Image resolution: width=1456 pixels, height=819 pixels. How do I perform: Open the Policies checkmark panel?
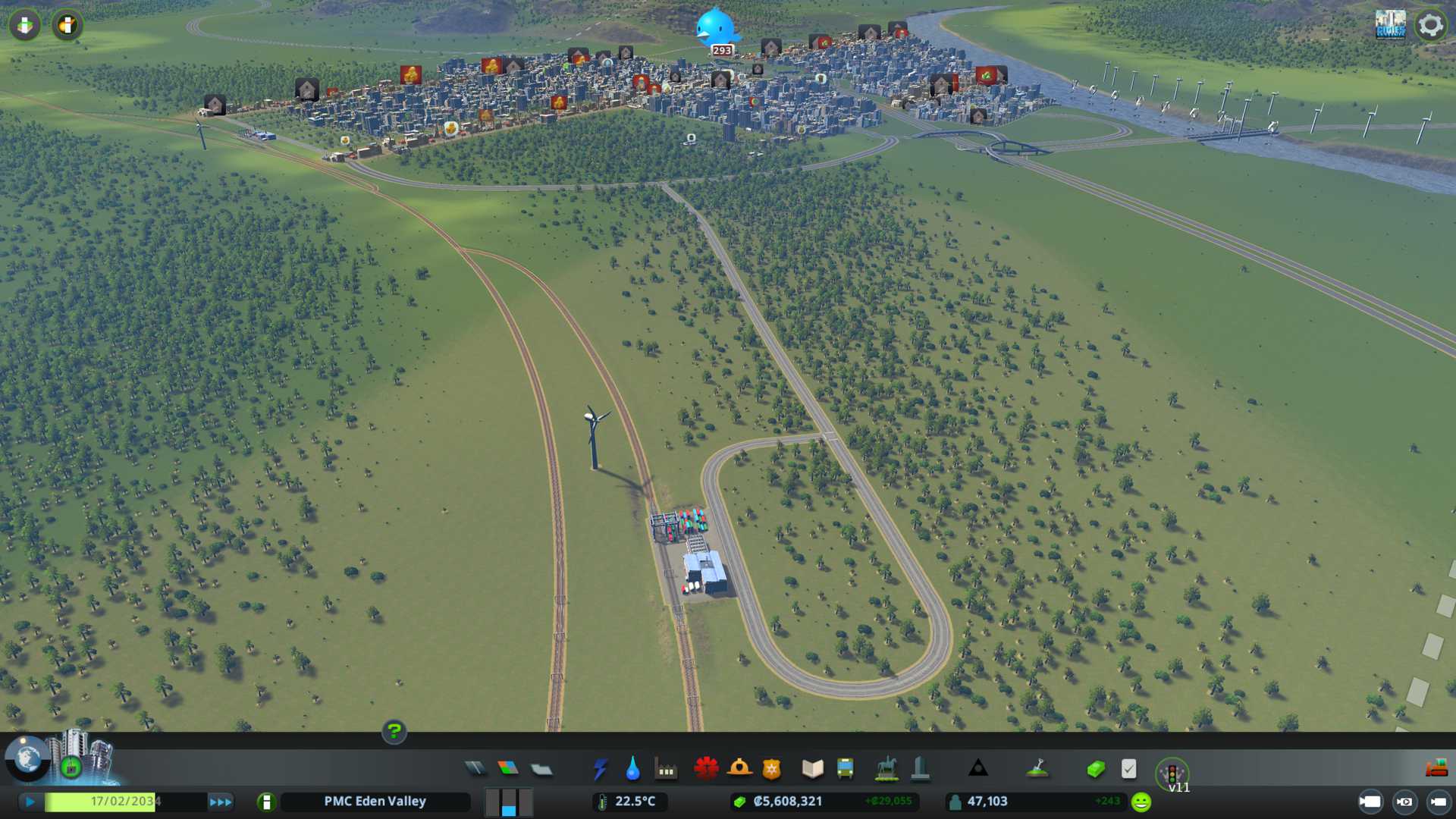coord(1129,769)
